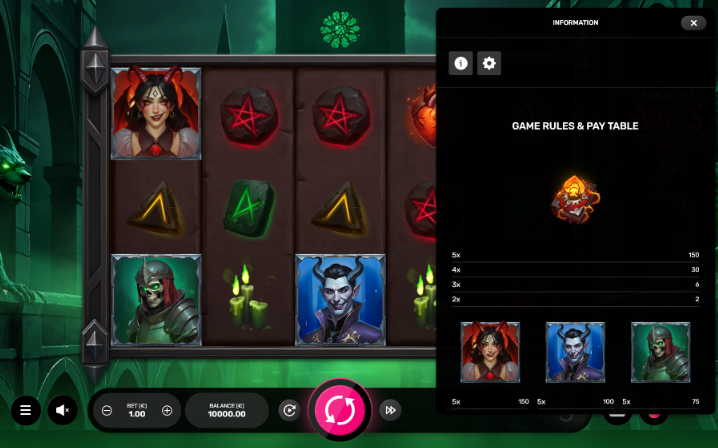The image size is (718, 448).
Task: Activate the autoplay button
Action: click(x=289, y=410)
